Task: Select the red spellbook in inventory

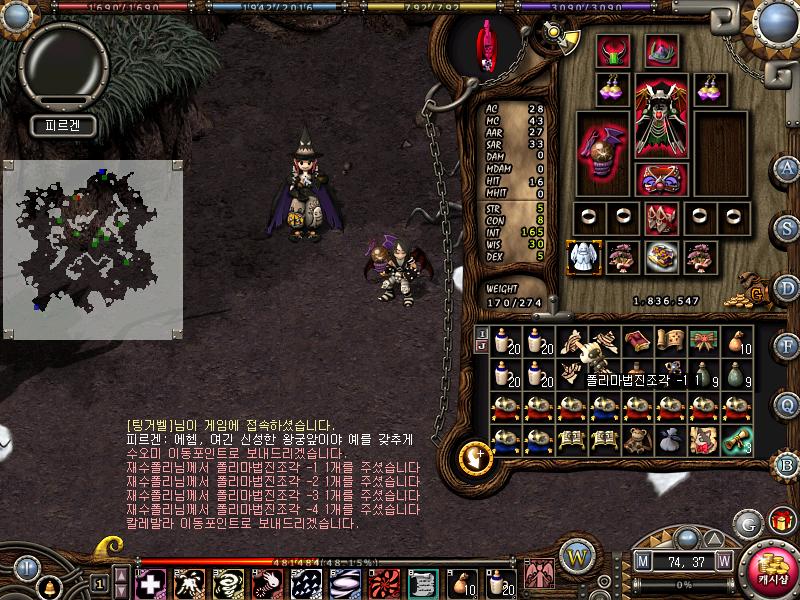Action: point(637,342)
